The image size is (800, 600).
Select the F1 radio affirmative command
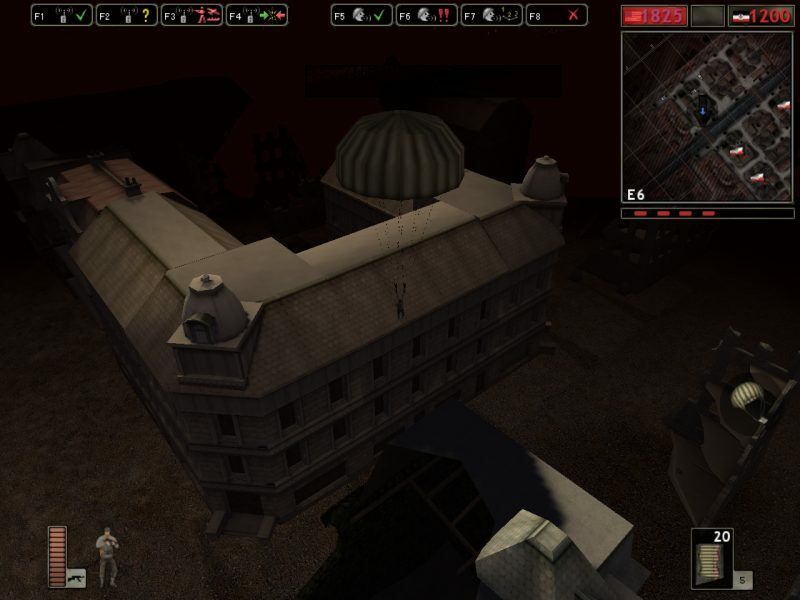coord(61,15)
